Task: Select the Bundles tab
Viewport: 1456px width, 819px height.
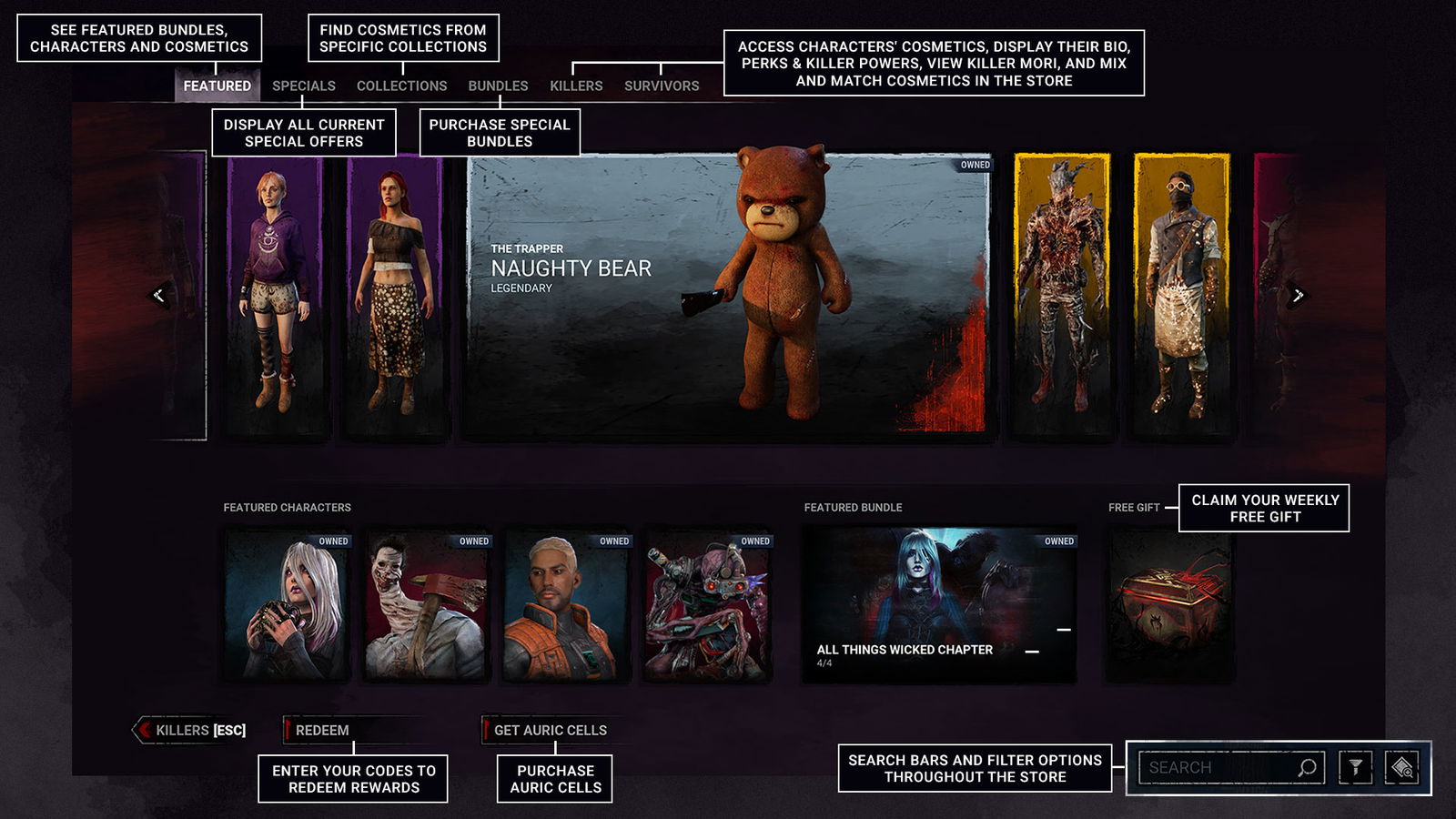Action: [498, 86]
